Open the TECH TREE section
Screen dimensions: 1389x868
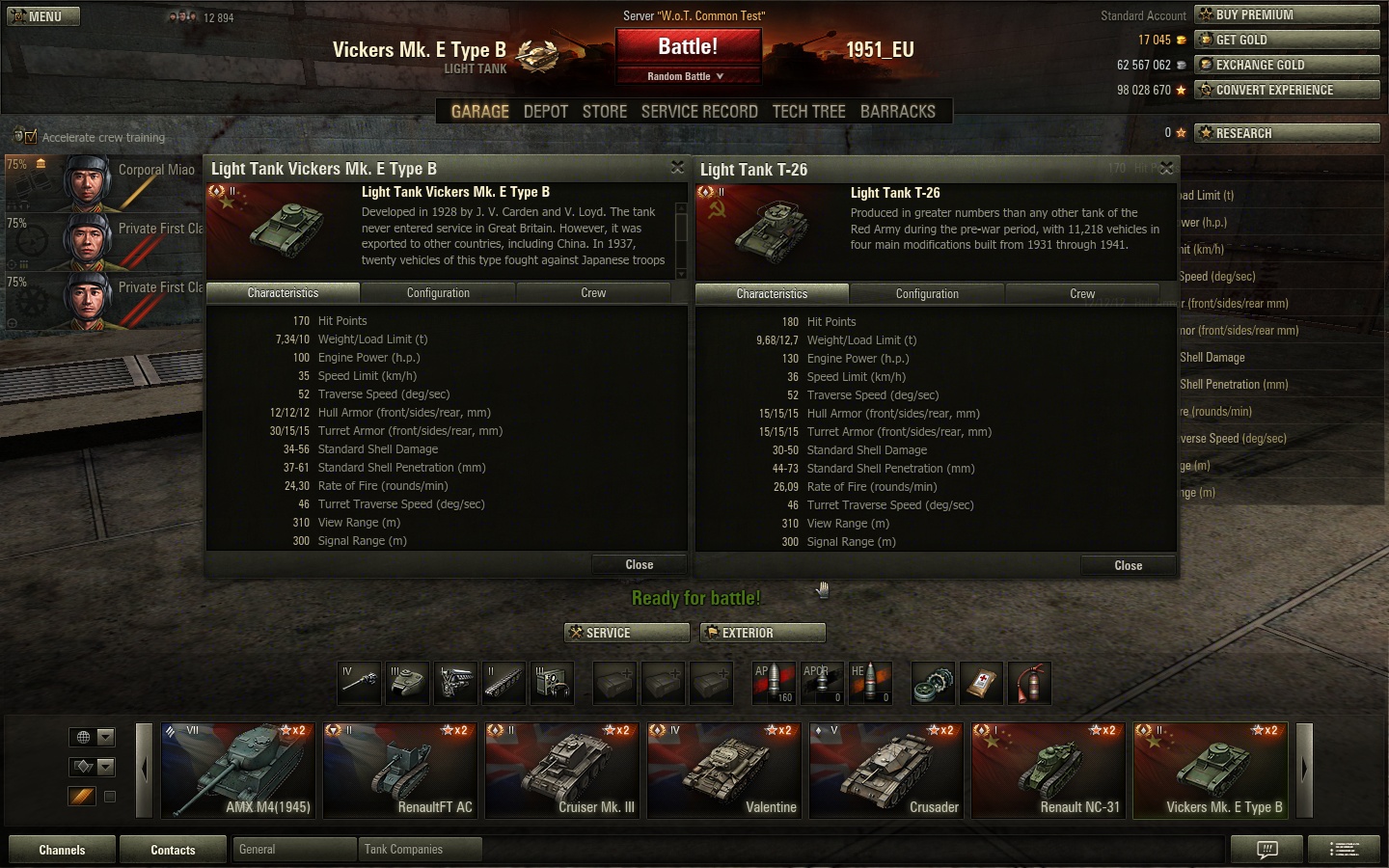point(808,112)
